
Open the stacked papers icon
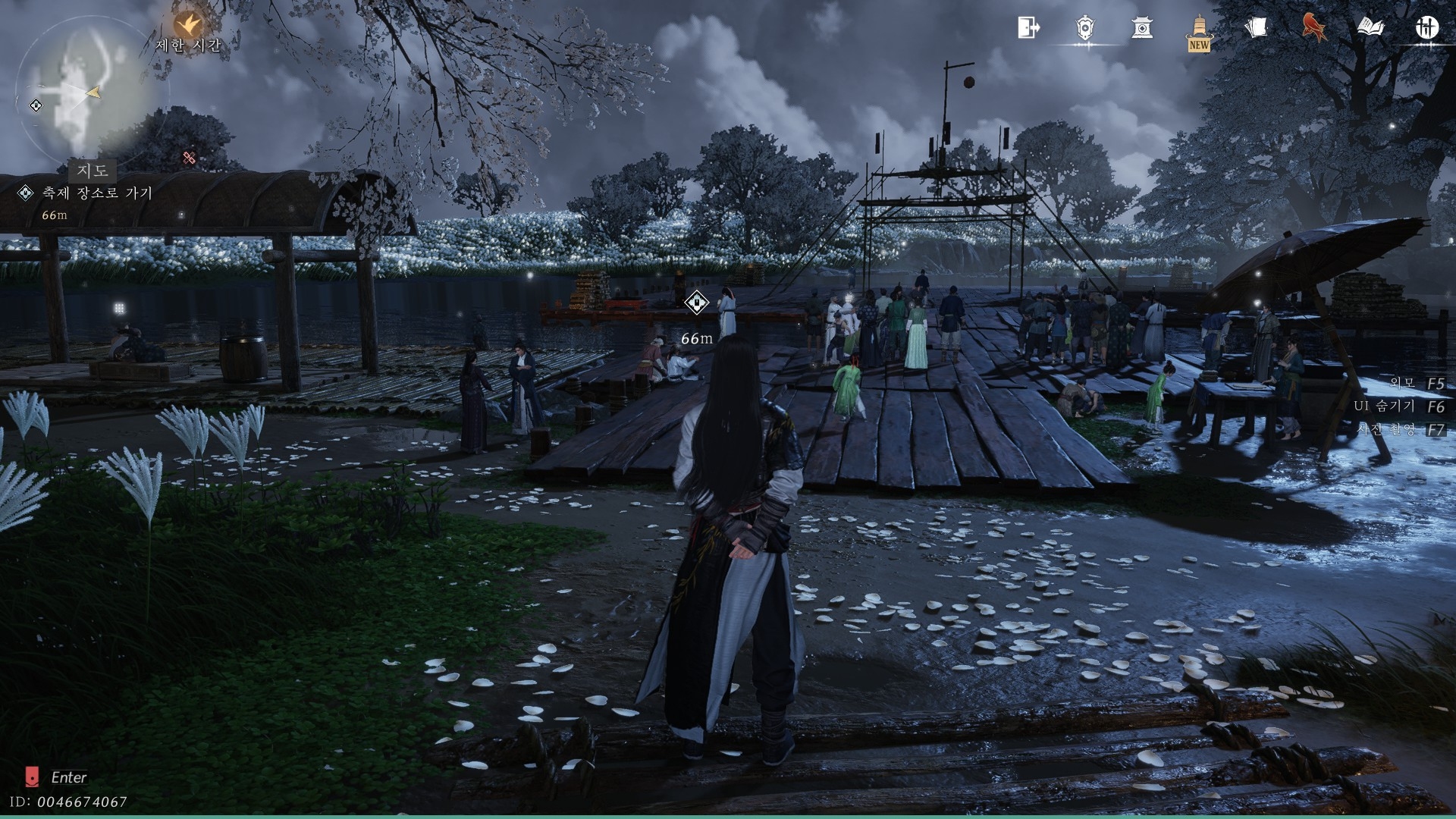(x=1256, y=28)
